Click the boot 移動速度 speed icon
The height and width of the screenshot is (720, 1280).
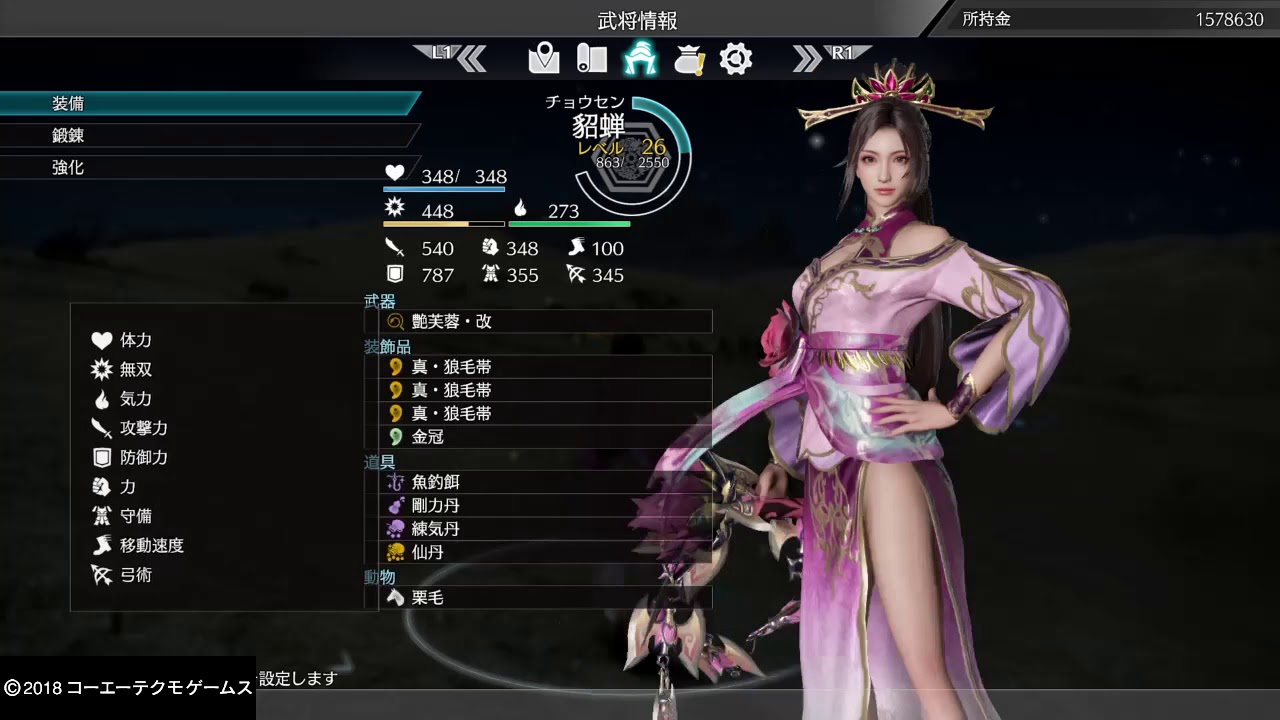click(x=100, y=546)
